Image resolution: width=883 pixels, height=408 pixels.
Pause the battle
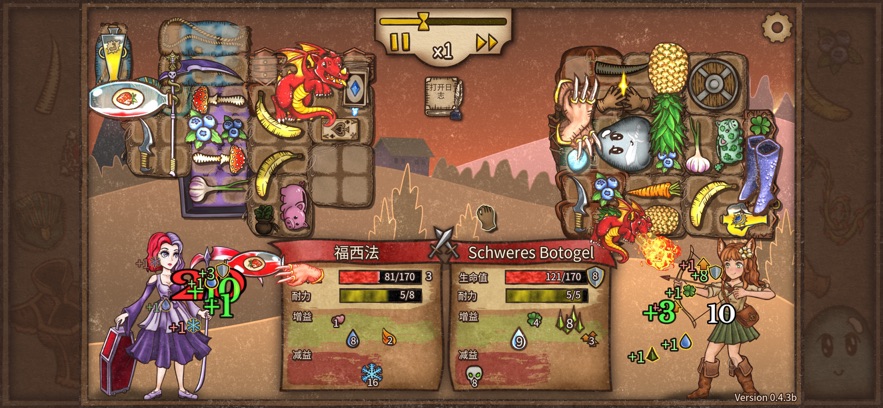(400, 42)
